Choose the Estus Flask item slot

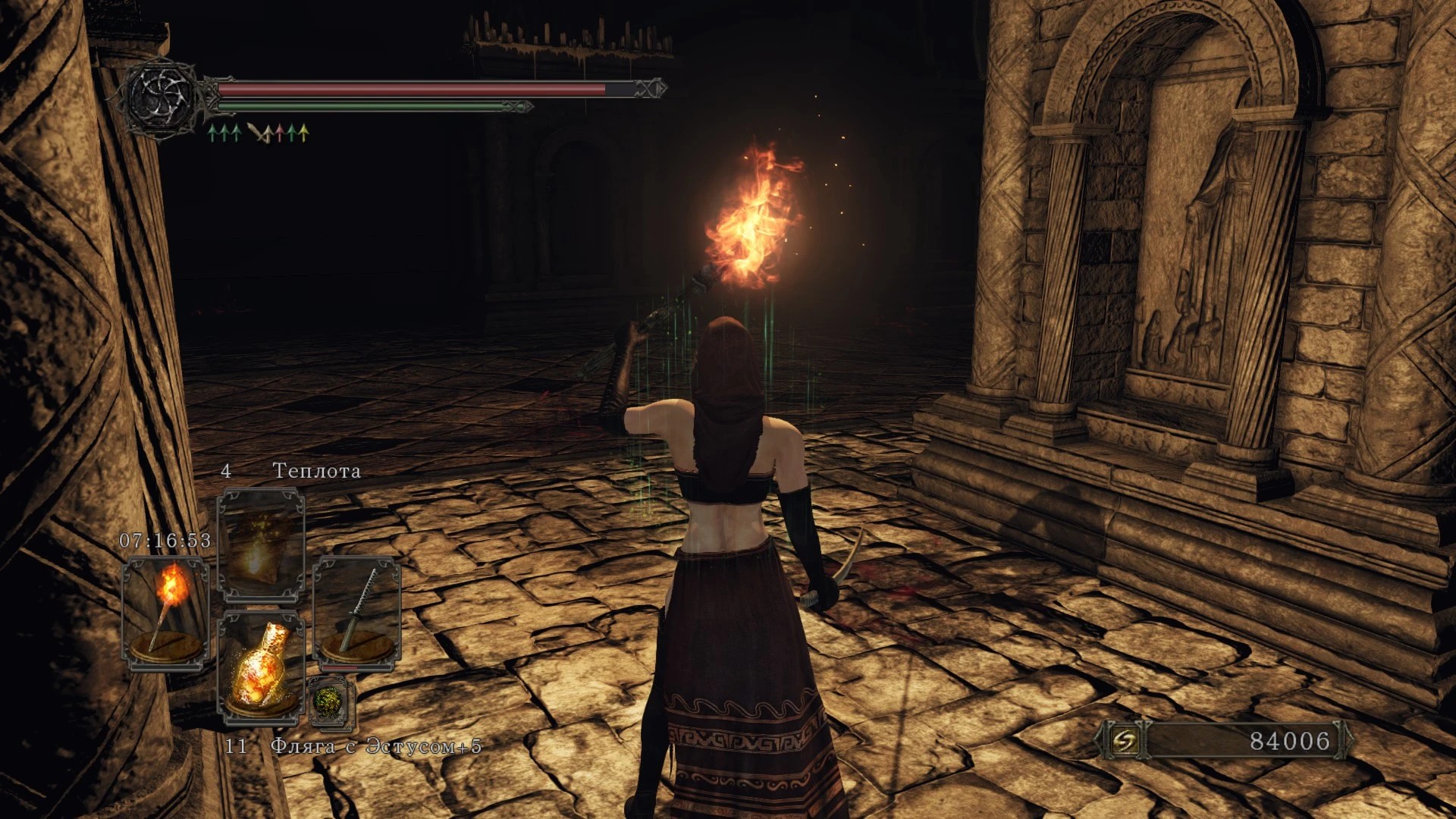(x=261, y=669)
